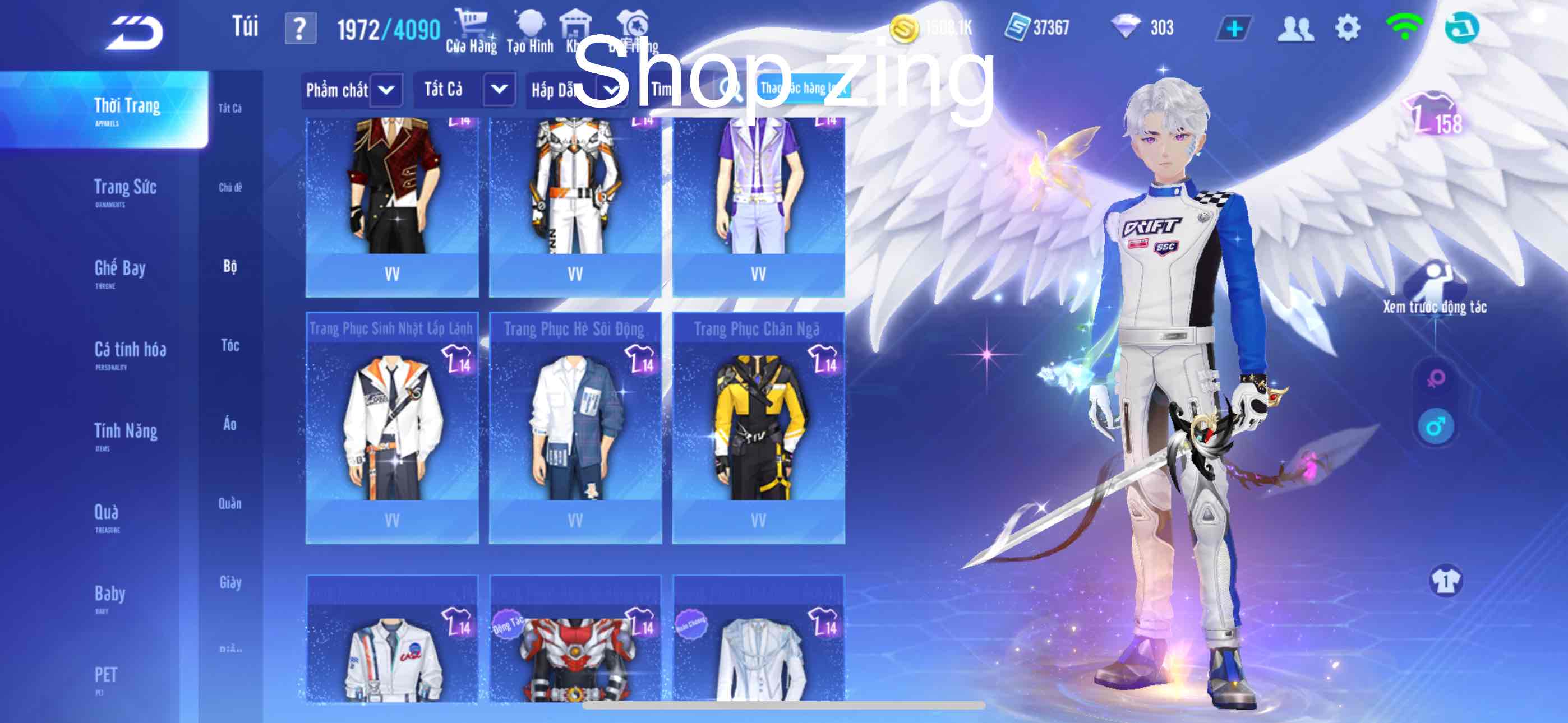
Task: Choose Trang Phục Sinh Nhật Lấp Lánh outfit
Action: (392, 427)
